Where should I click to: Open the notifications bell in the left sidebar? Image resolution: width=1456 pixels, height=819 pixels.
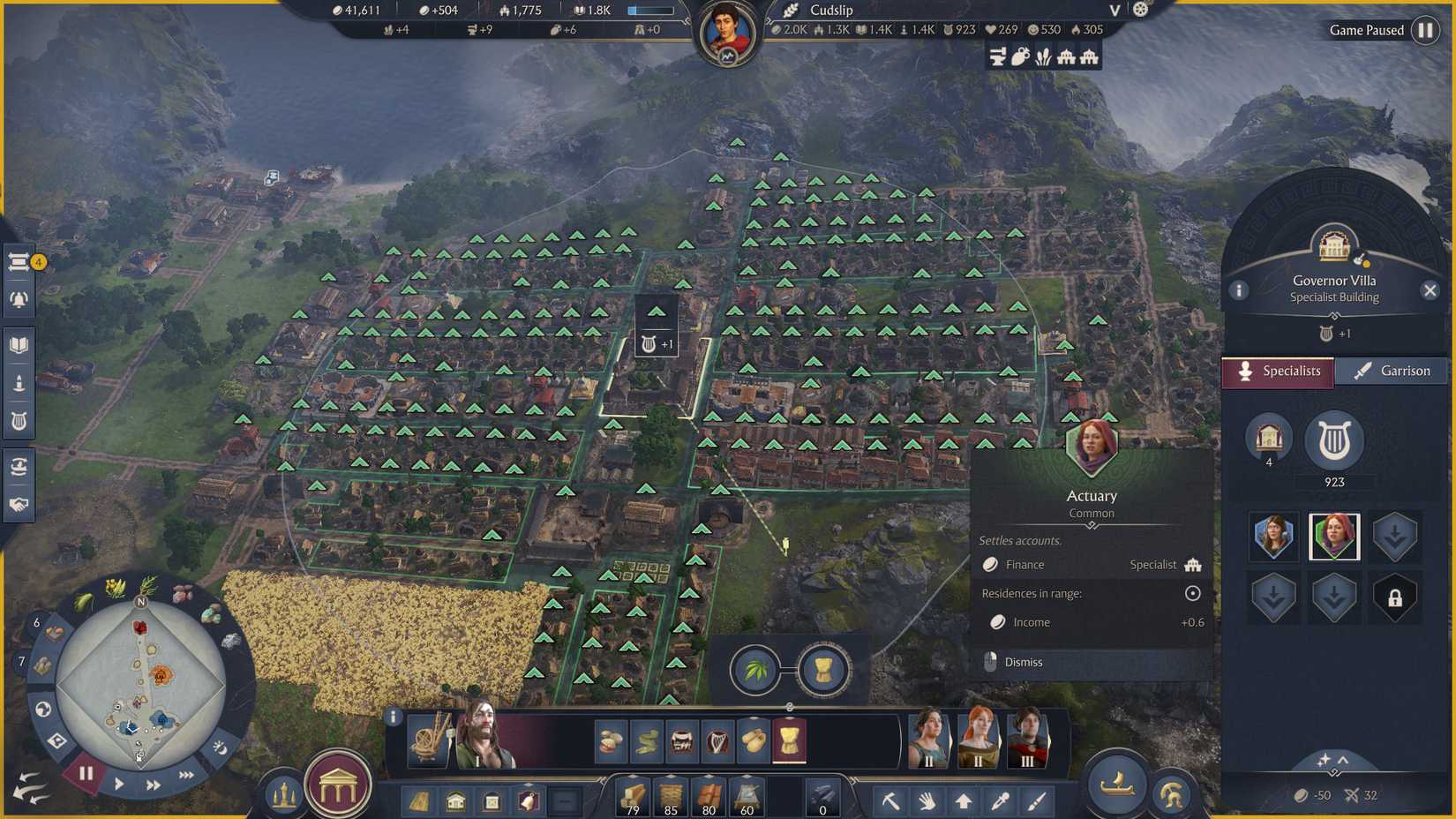(19, 298)
